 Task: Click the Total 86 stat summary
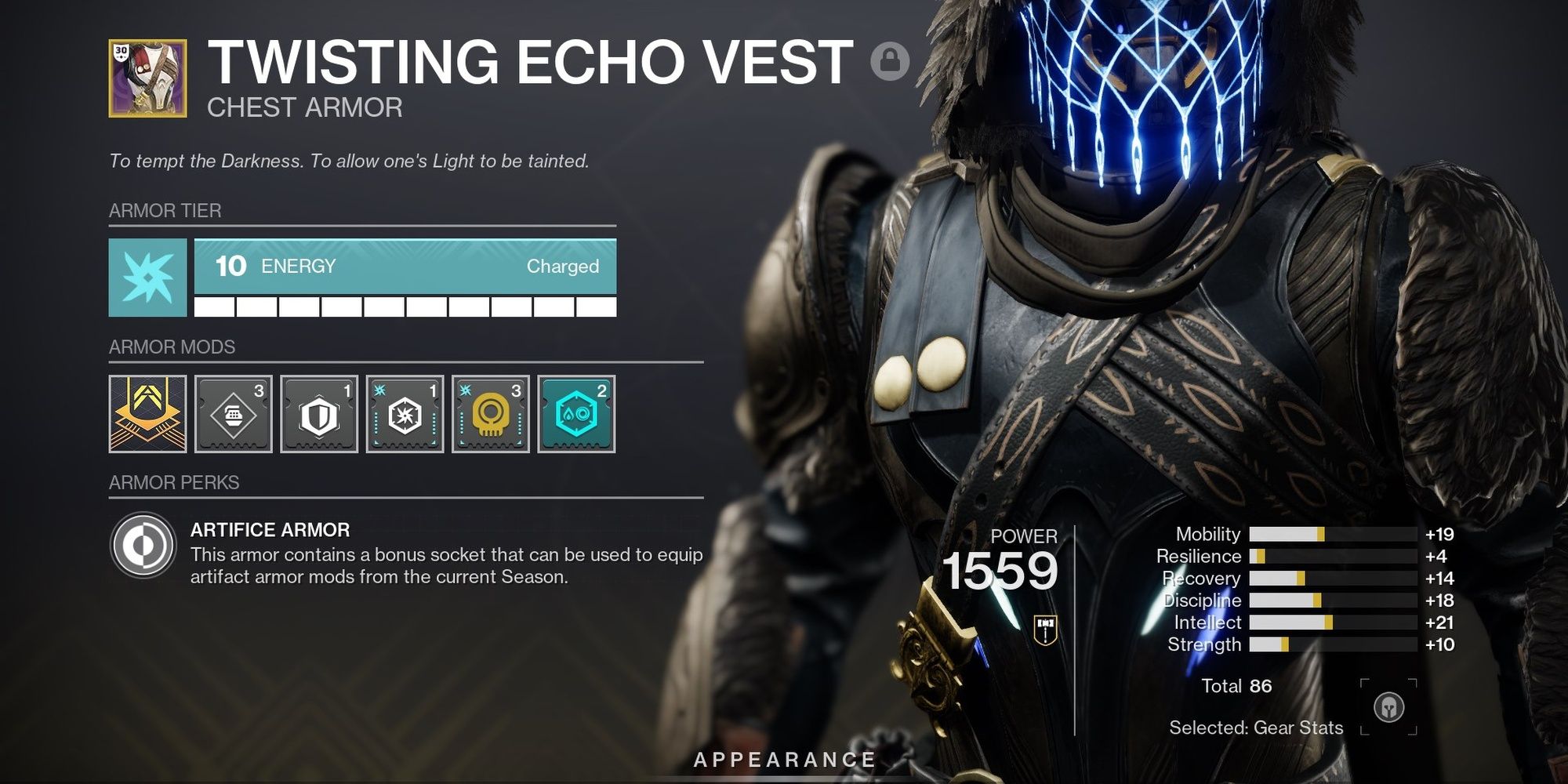pyautogui.click(x=1239, y=687)
